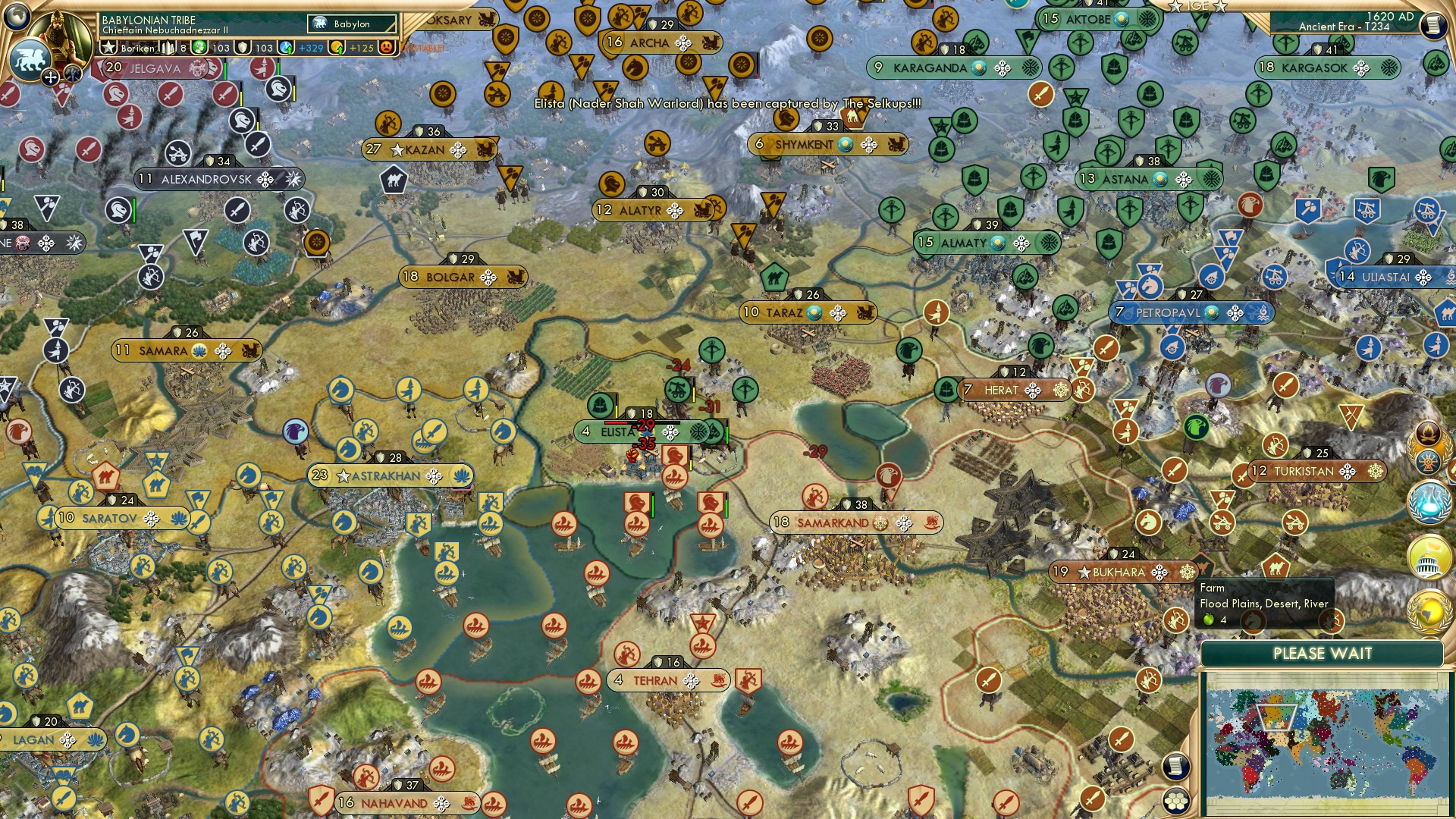Click the menu scroll icon at top right
This screenshot has height=819, width=1456.
1433,23
